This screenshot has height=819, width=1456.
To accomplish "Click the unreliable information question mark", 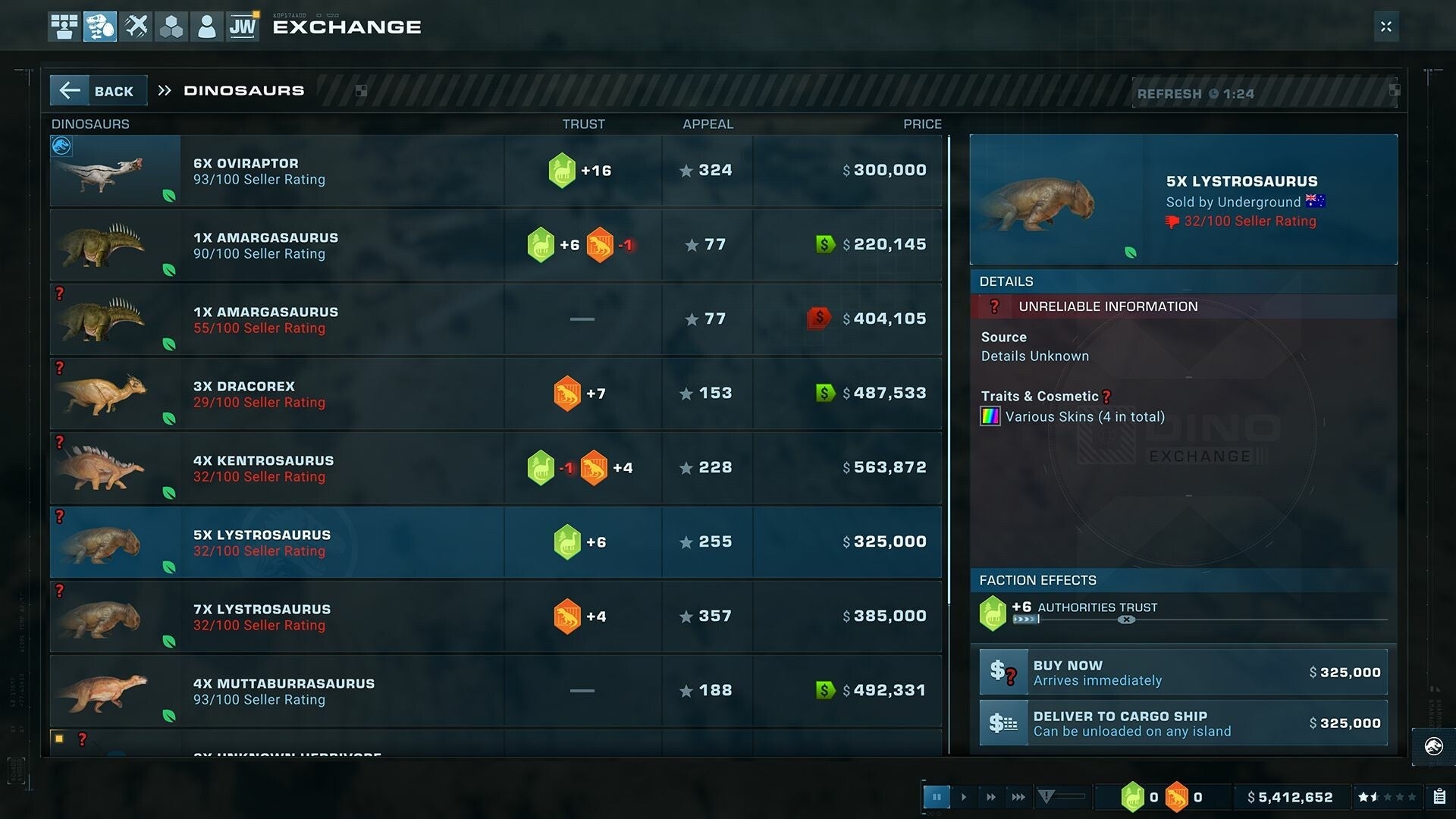I will tap(994, 306).
